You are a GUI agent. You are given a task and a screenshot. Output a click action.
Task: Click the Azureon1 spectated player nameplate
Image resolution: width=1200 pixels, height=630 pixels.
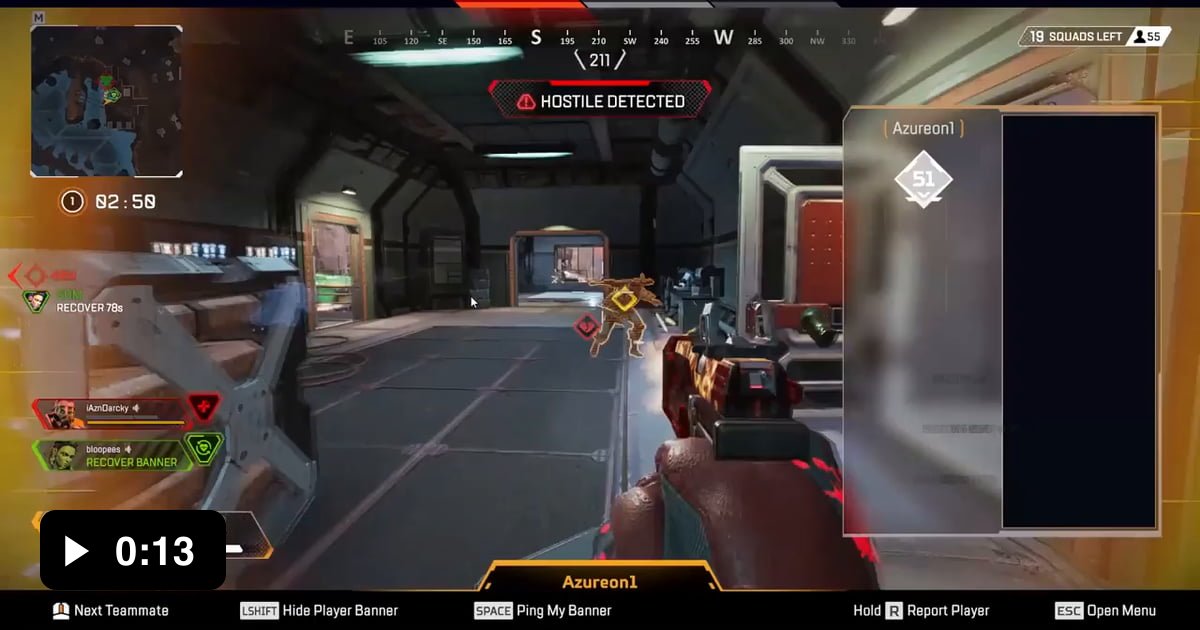[600, 581]
